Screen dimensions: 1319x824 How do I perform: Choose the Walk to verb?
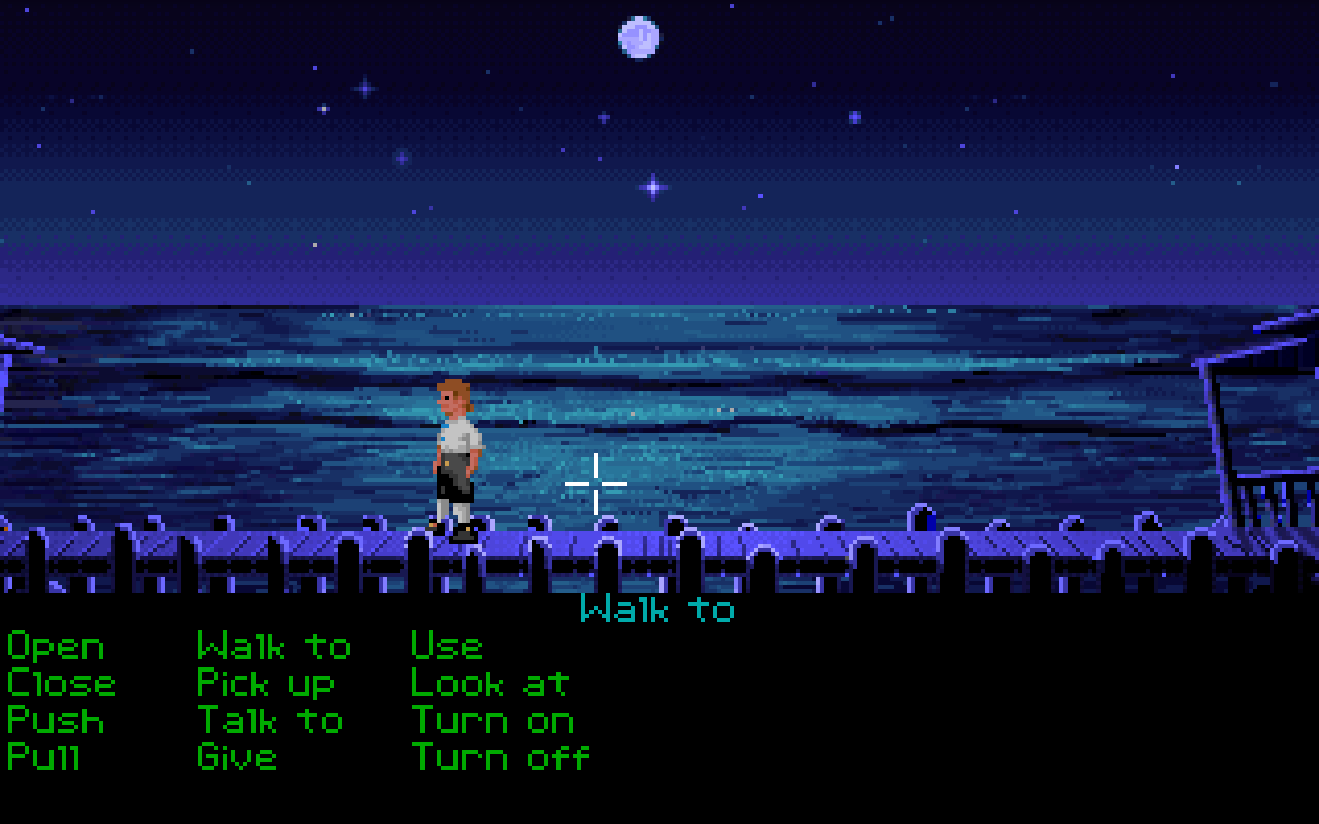point(273,645)
